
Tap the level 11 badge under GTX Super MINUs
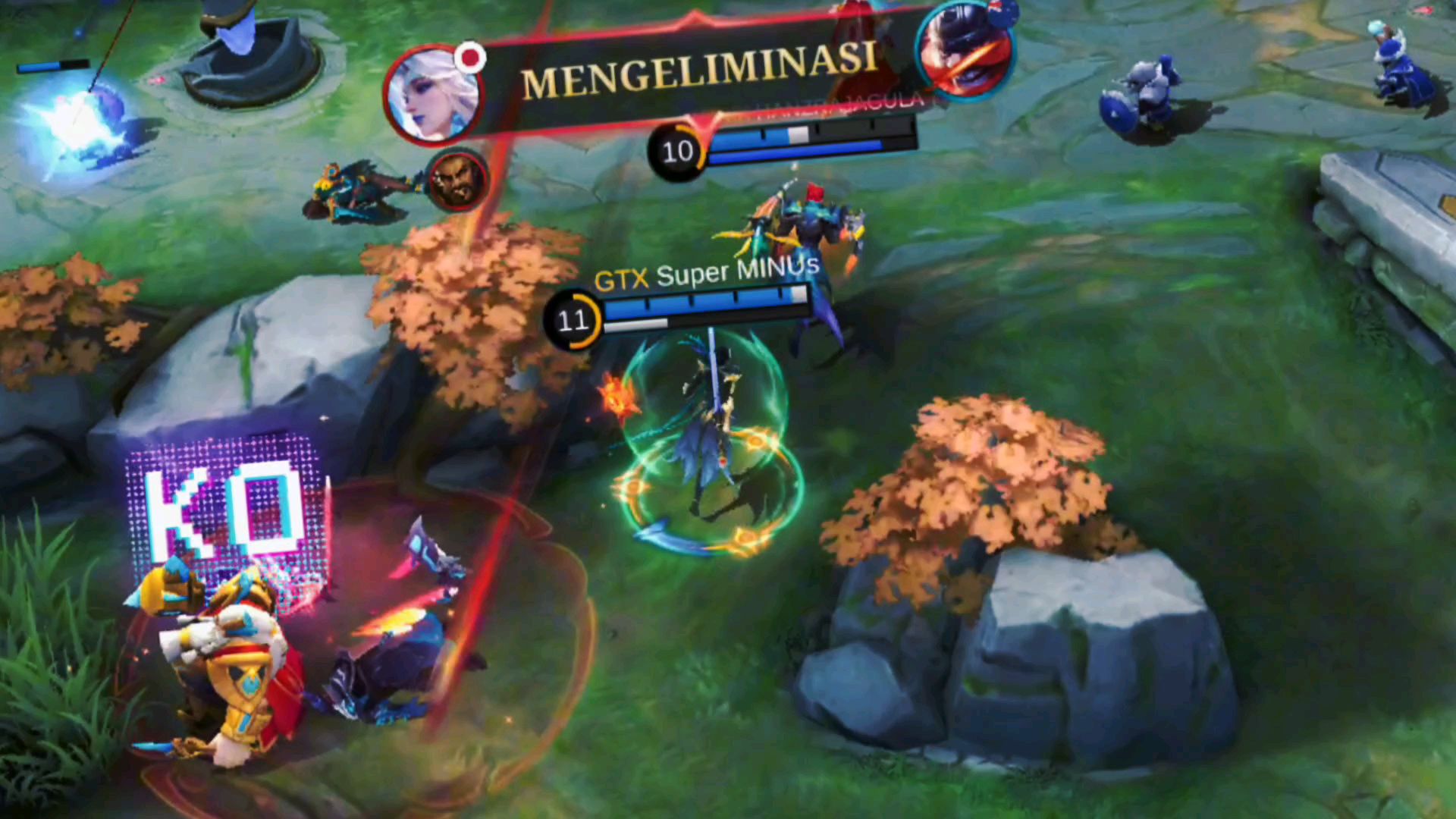[573, 321]
